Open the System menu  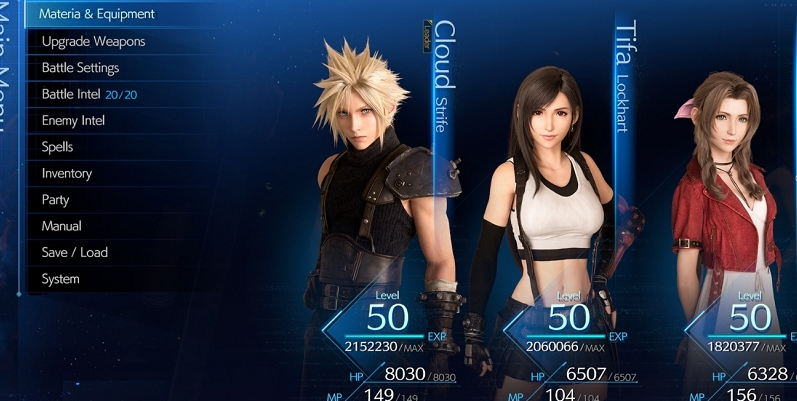pyautogui.click(x=60, y=279)
